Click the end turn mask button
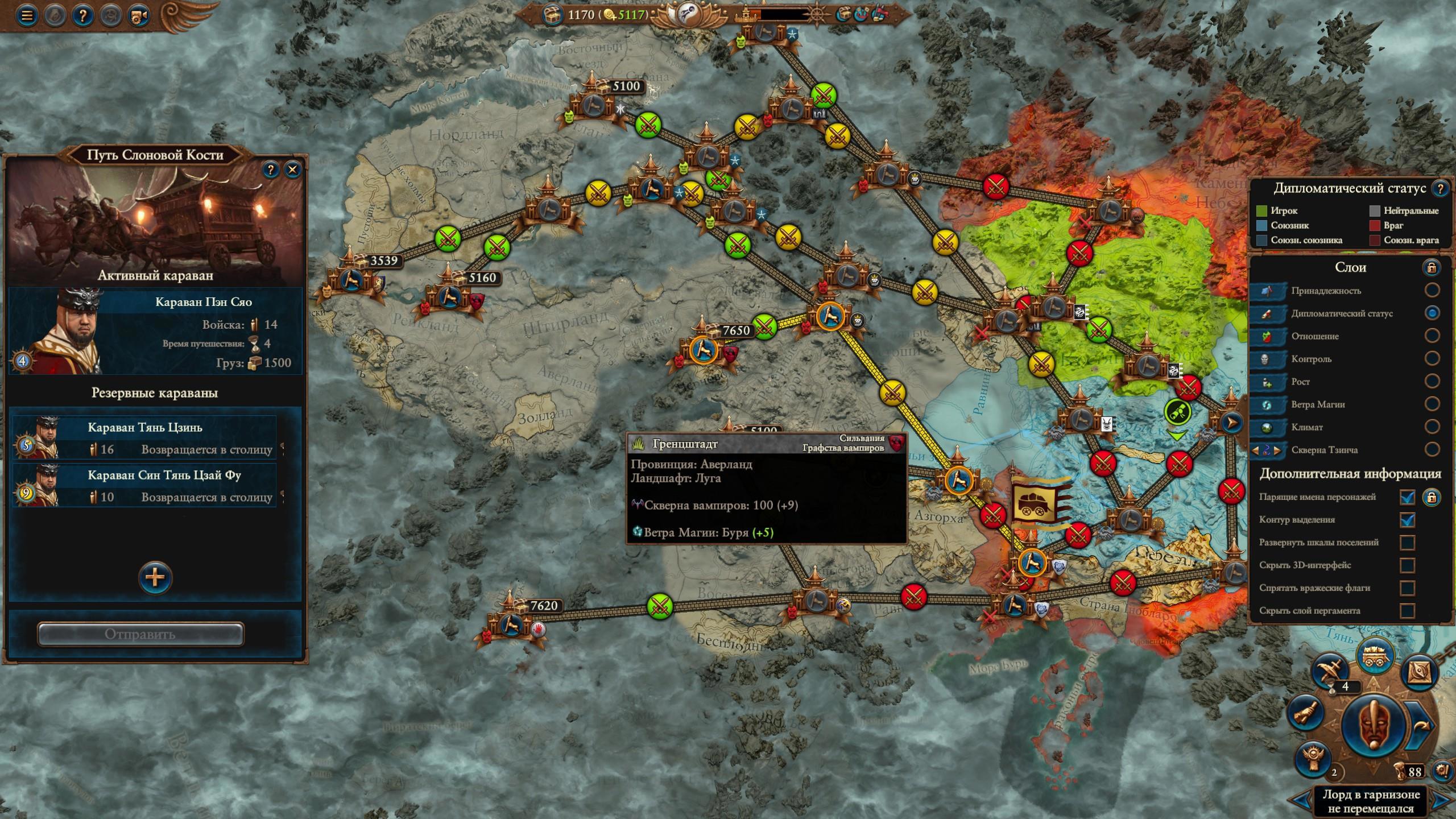The height and width of the screenshot is (819, 1456). click(1372, 726)
